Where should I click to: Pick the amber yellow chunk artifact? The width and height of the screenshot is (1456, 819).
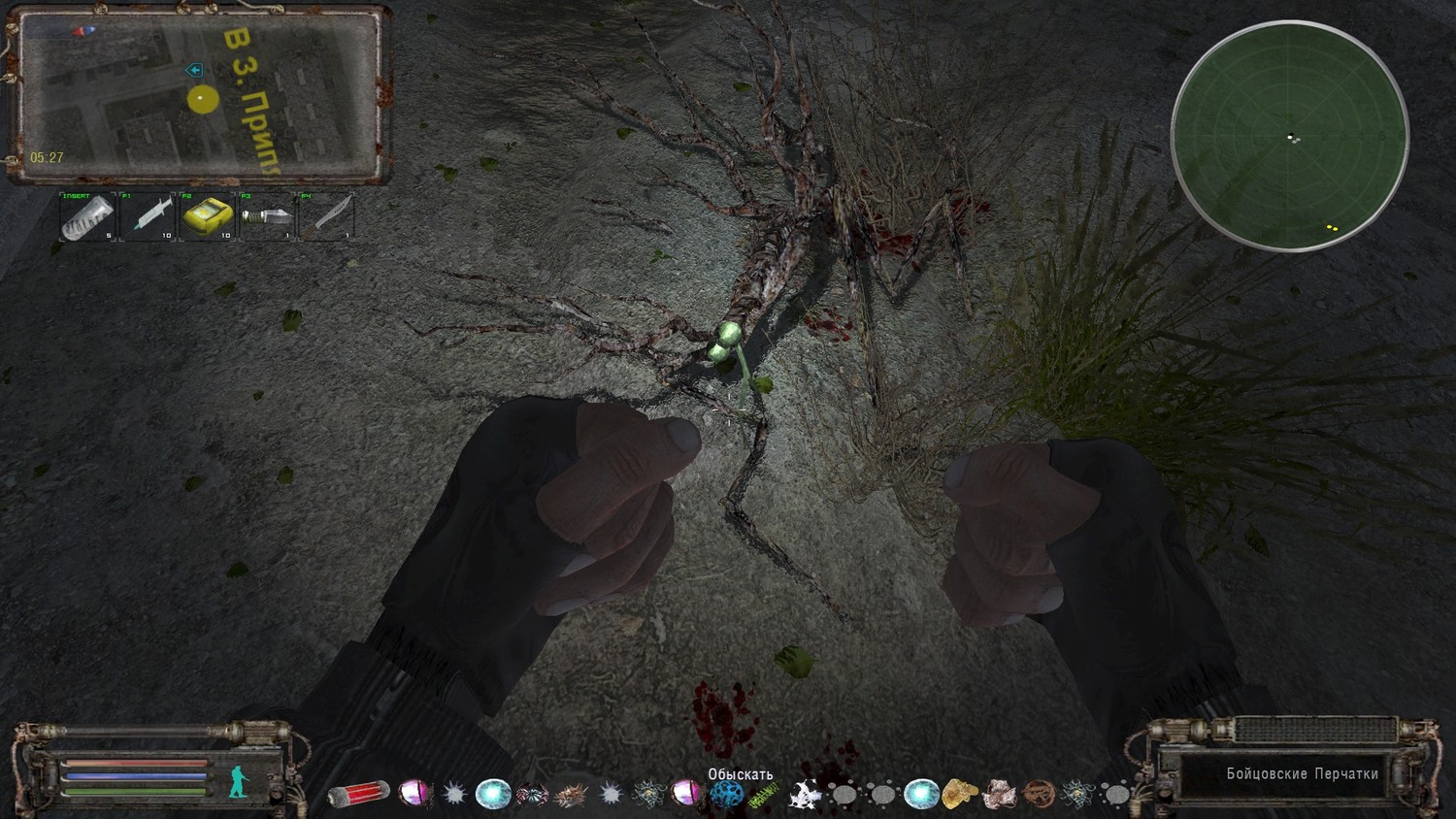pyautogui.click(x=960, y=794)
